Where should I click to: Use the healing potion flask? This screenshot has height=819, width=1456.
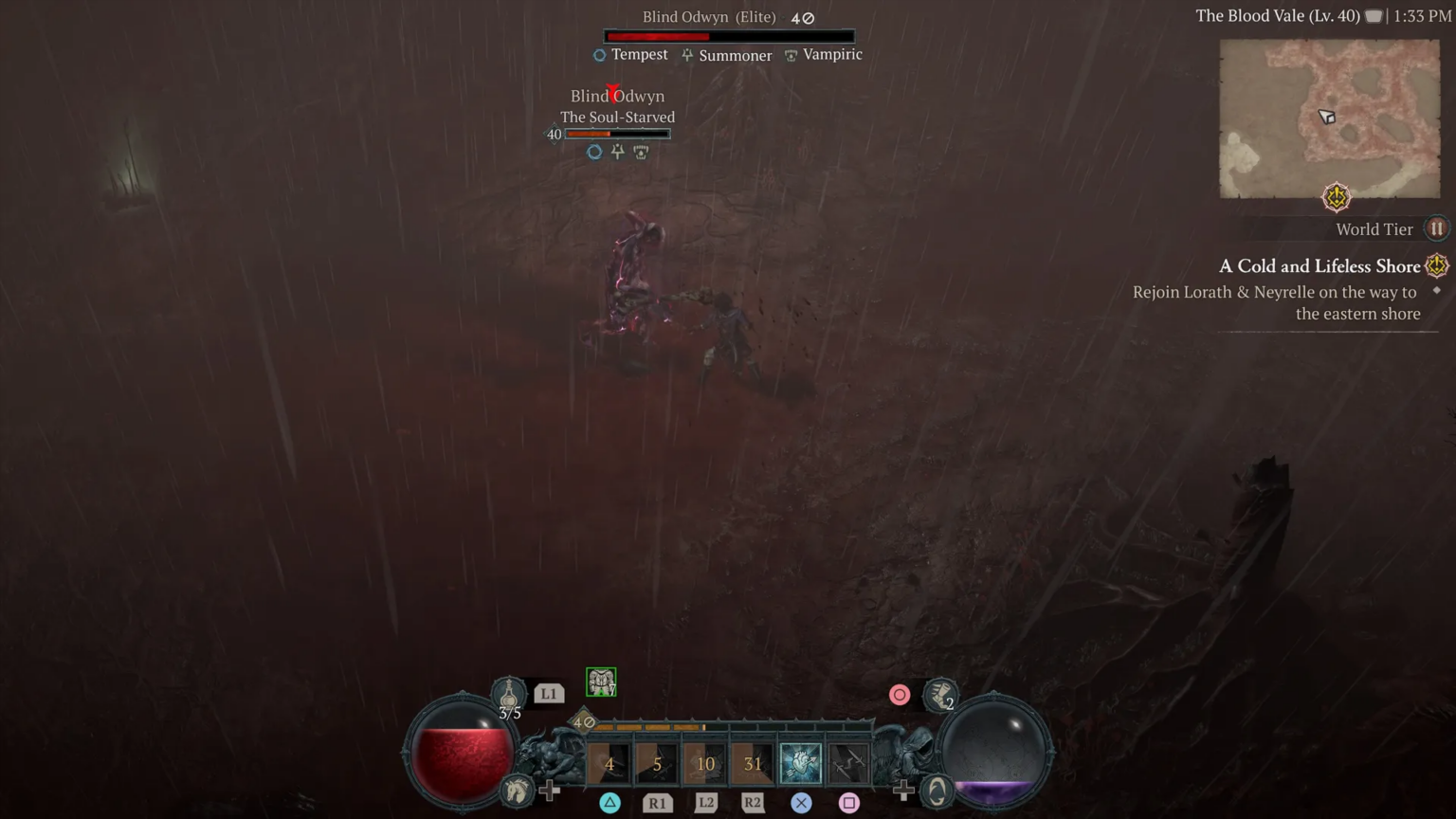509,695
